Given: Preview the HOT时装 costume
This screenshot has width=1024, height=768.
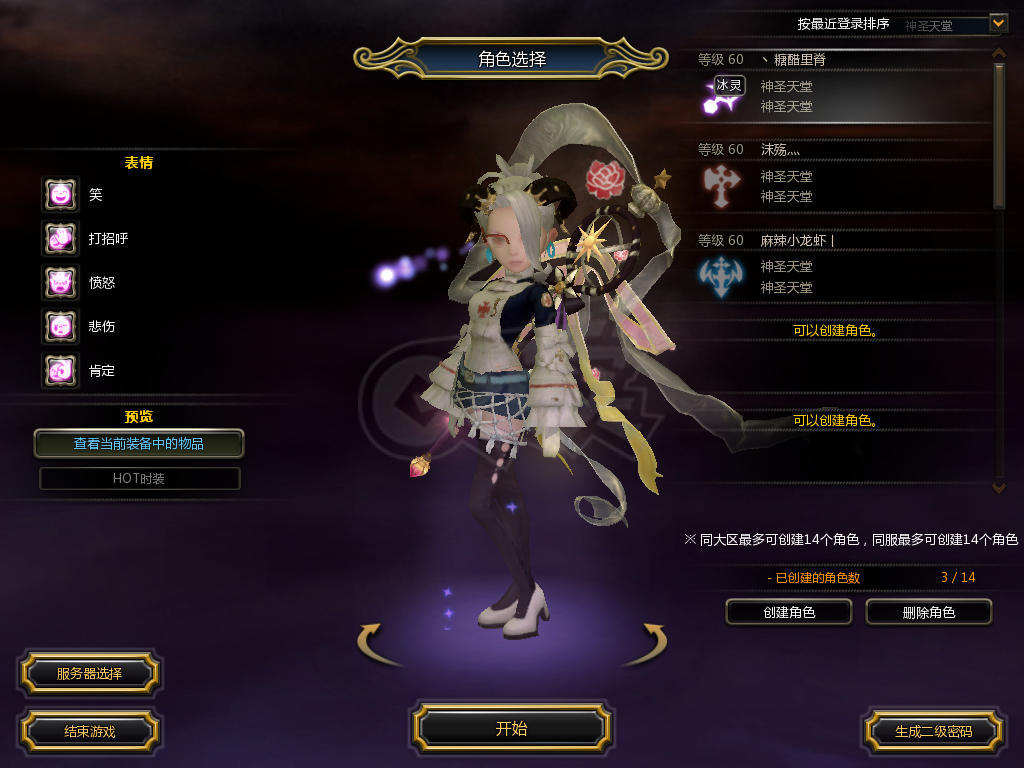Looking at the screenshot, I should click(139, 478).
